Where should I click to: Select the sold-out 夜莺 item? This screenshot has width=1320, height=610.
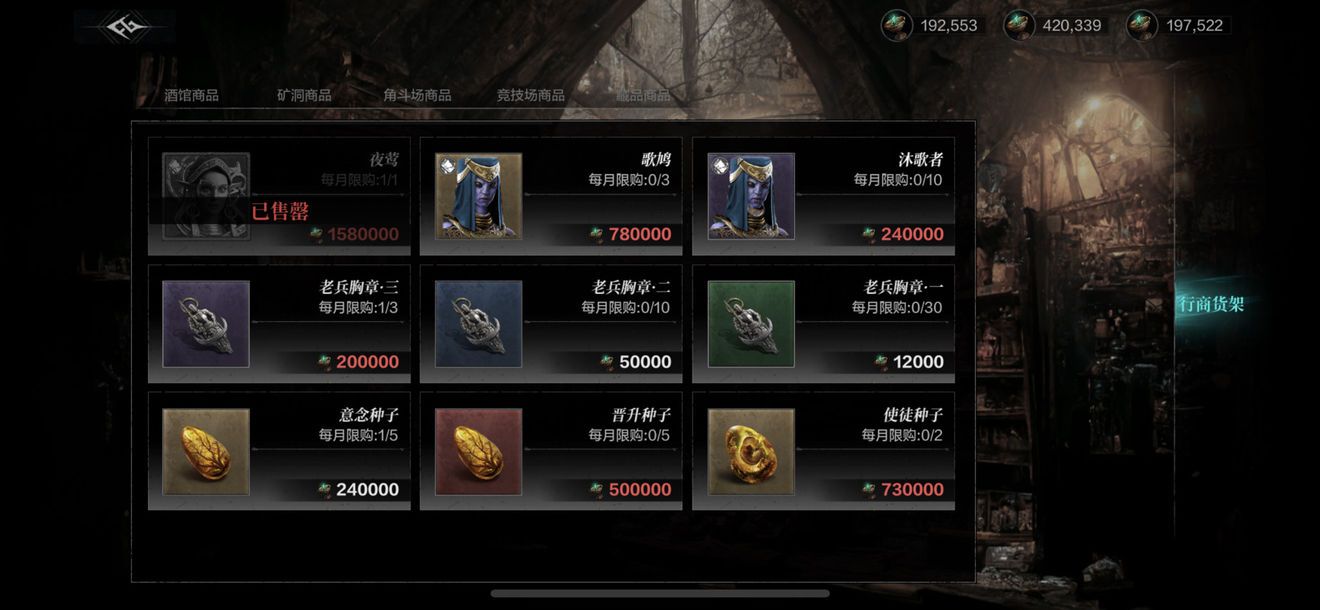(x=279, y=196)
